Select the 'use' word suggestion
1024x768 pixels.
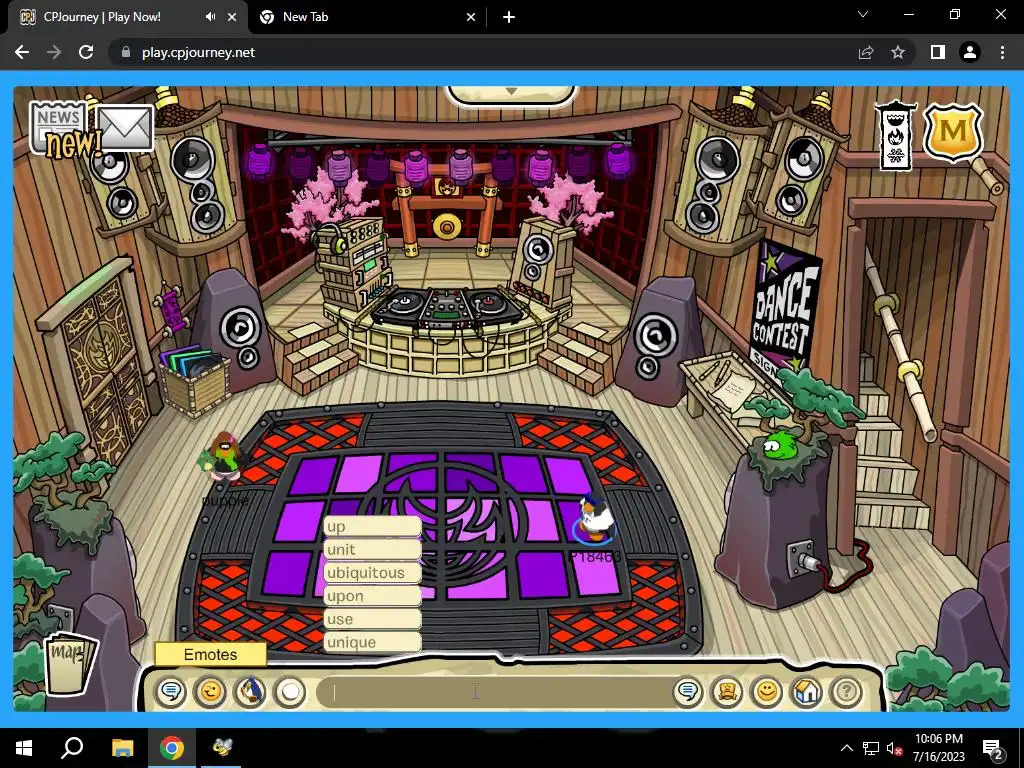pos(372,619)
